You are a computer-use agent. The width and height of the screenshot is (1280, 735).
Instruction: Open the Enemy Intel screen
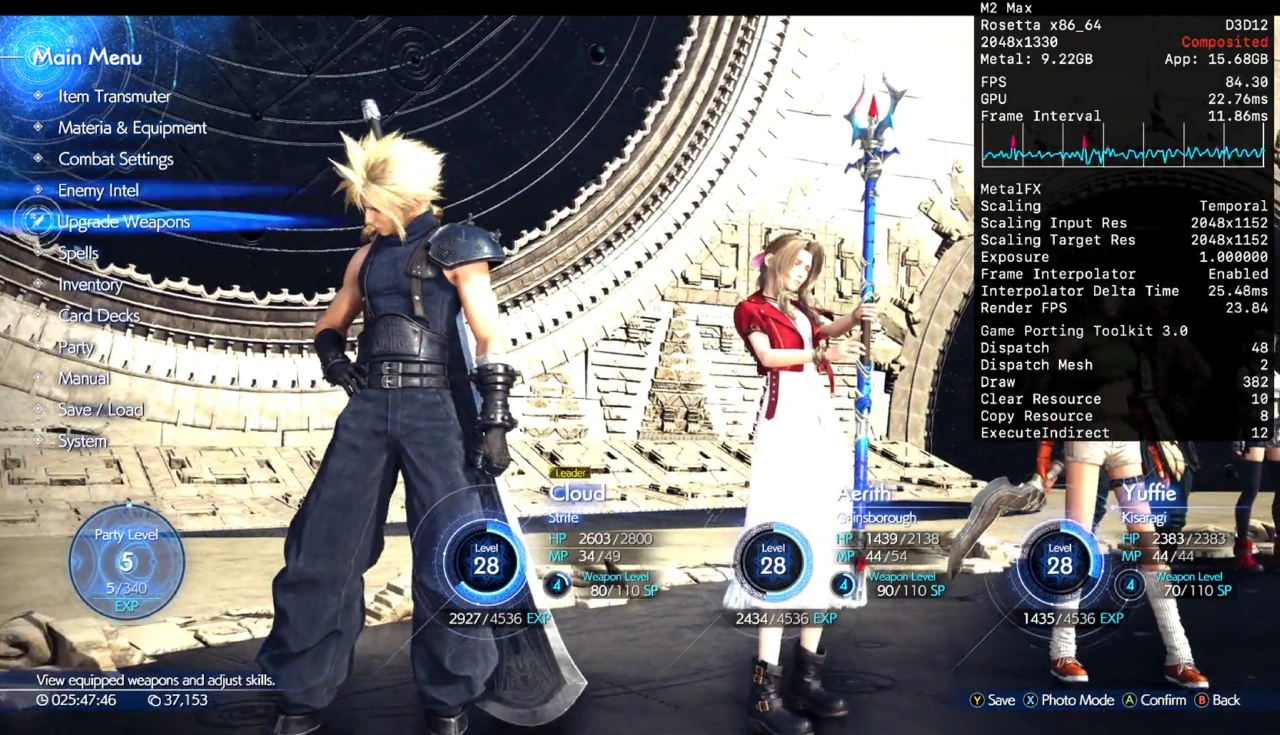click(x=97, y=190)
